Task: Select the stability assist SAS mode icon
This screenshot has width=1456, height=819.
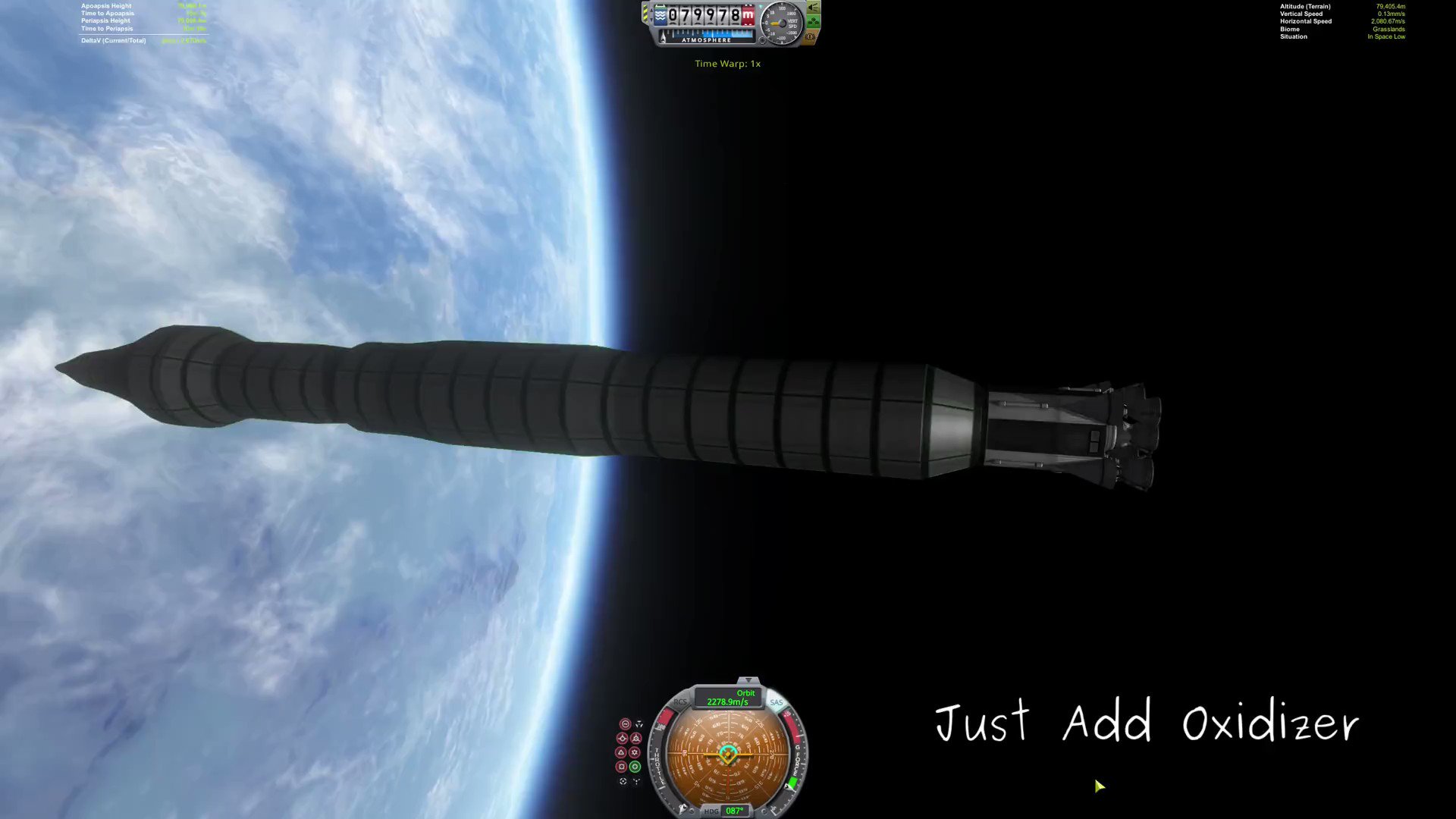Action: (626, 724)
